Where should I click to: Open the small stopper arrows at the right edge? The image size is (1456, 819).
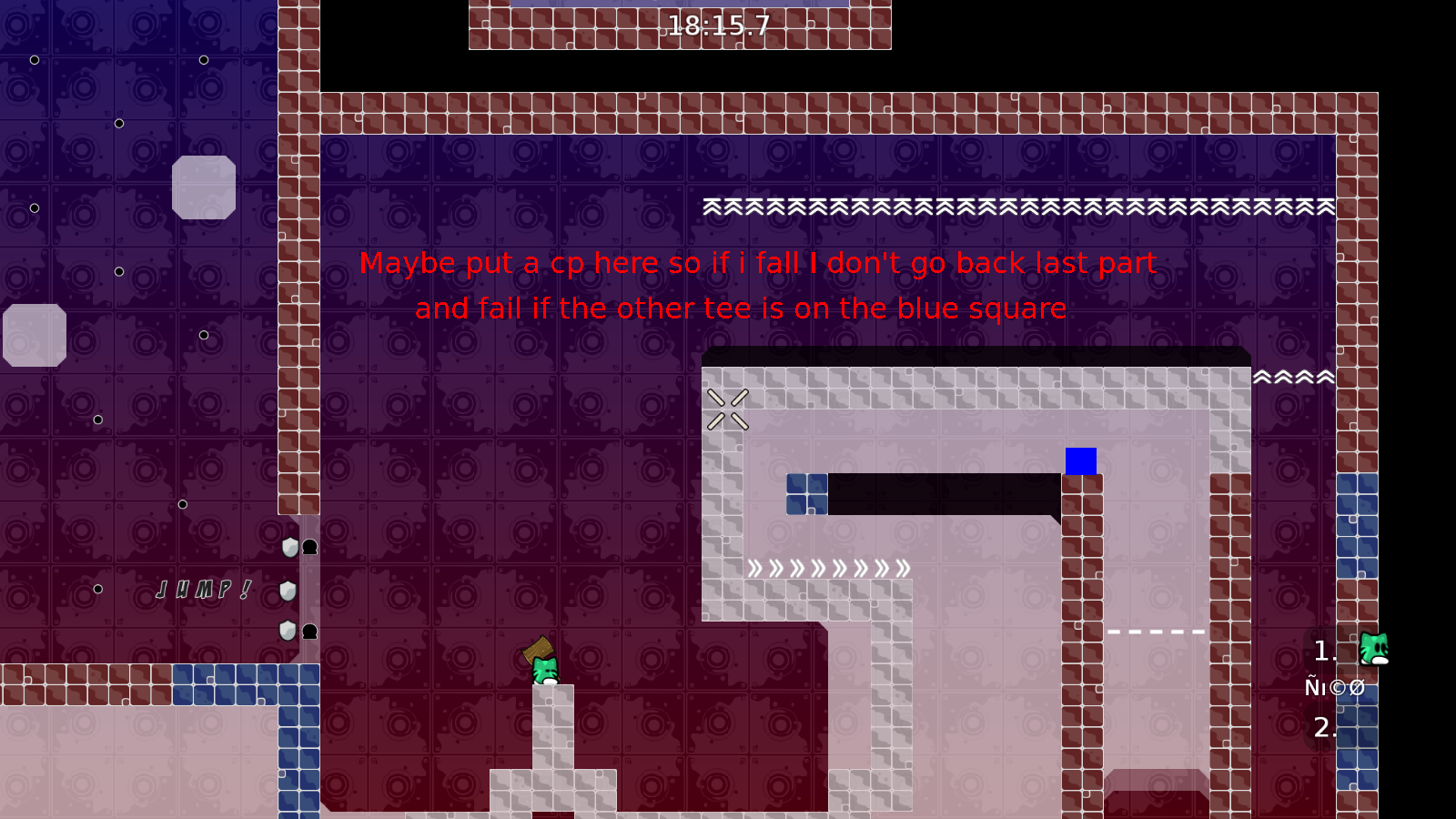click(x=1292, y=375)
